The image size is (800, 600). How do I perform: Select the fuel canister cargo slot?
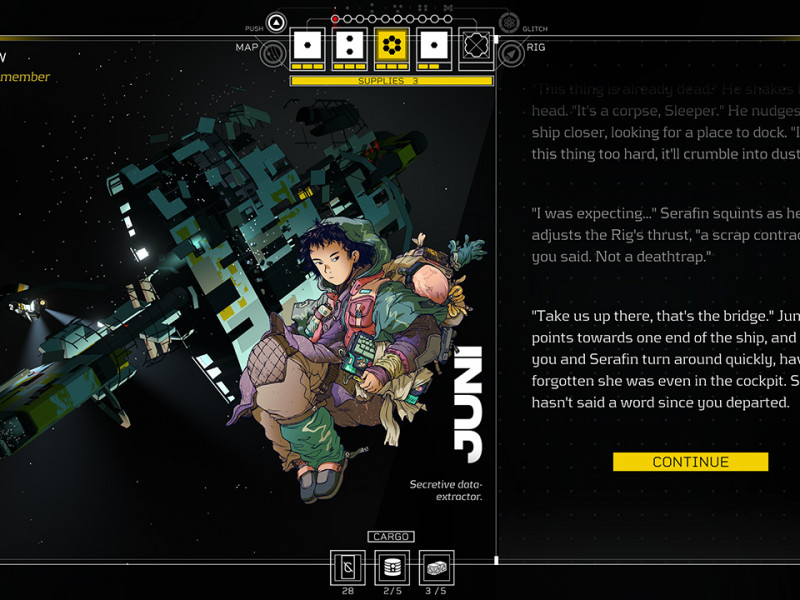pos(392,567)
